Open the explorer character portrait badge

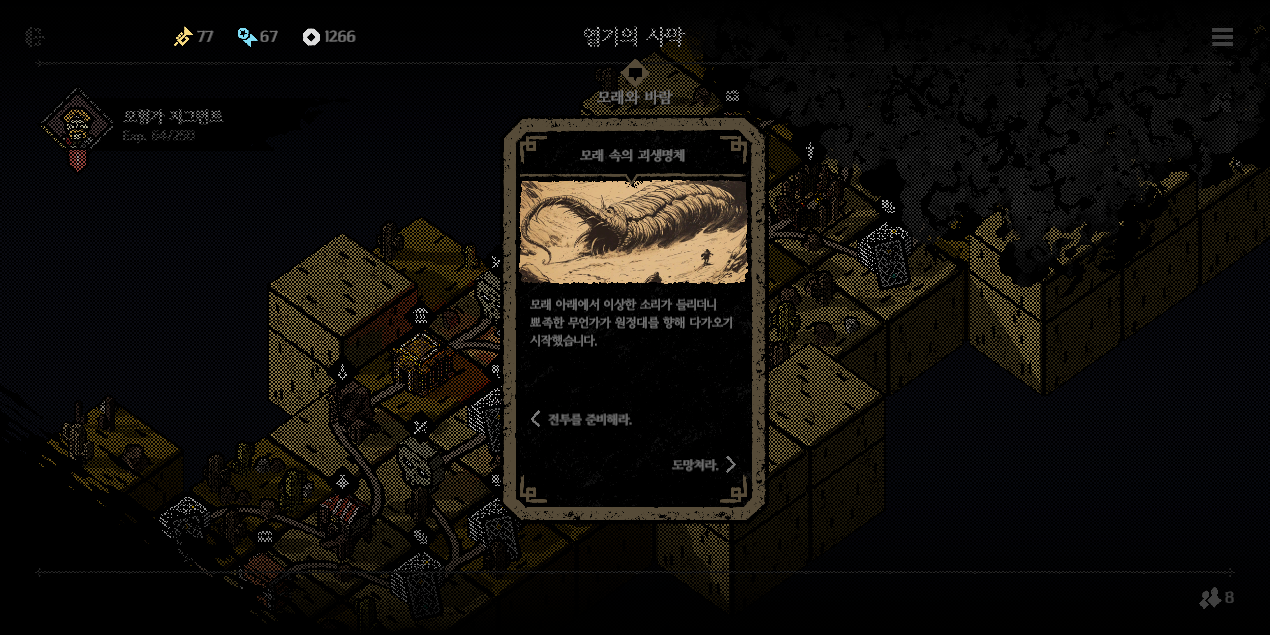click(76, 127)
